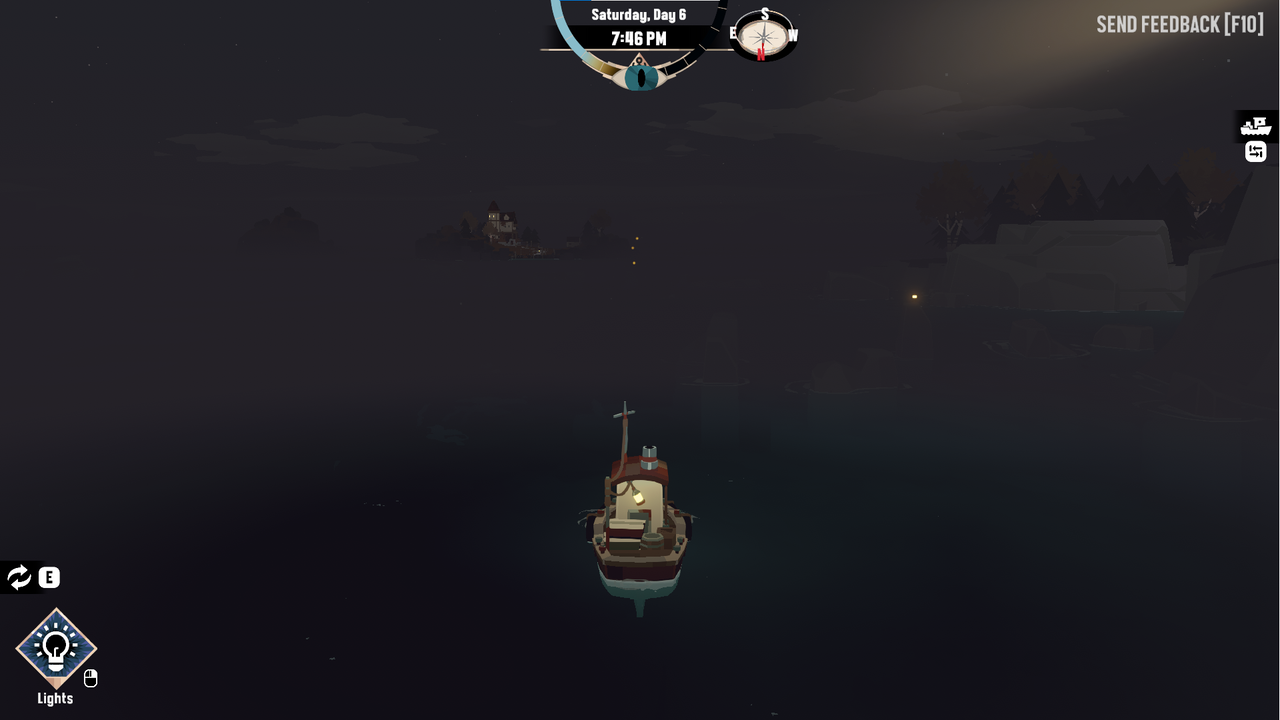Click the glowing lighthouse light on the right shore
The width and height of the screenshot is (1280, 720).
913,297
